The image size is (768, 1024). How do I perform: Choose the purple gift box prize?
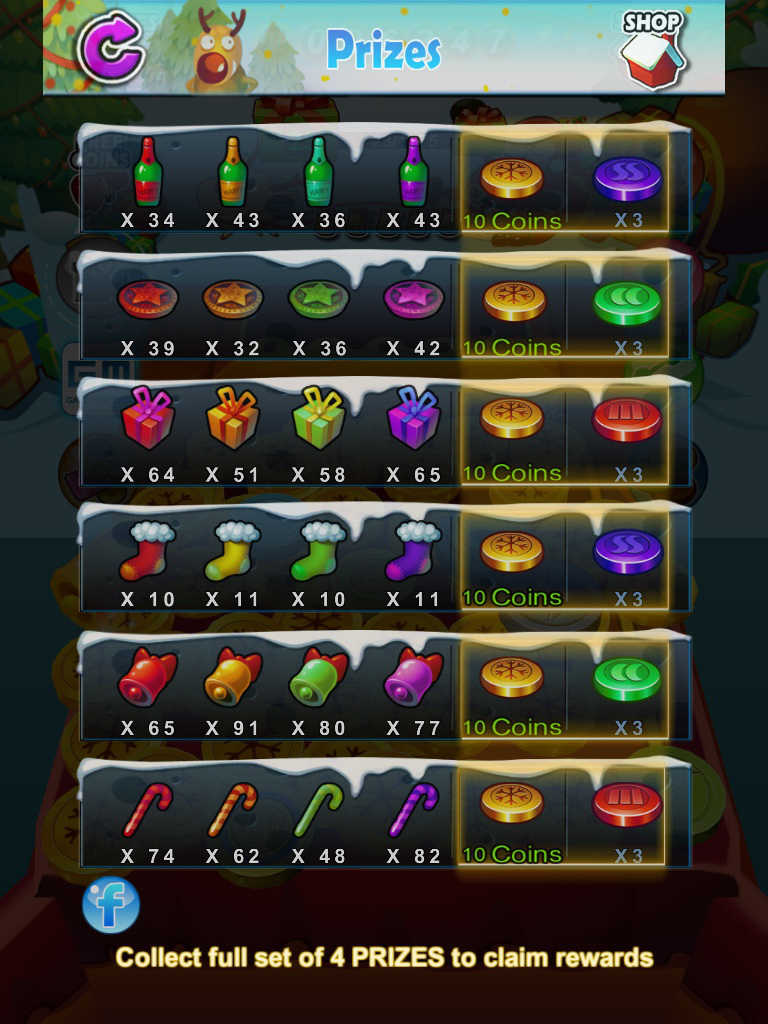pyautogui.click(x=414, y=420)
